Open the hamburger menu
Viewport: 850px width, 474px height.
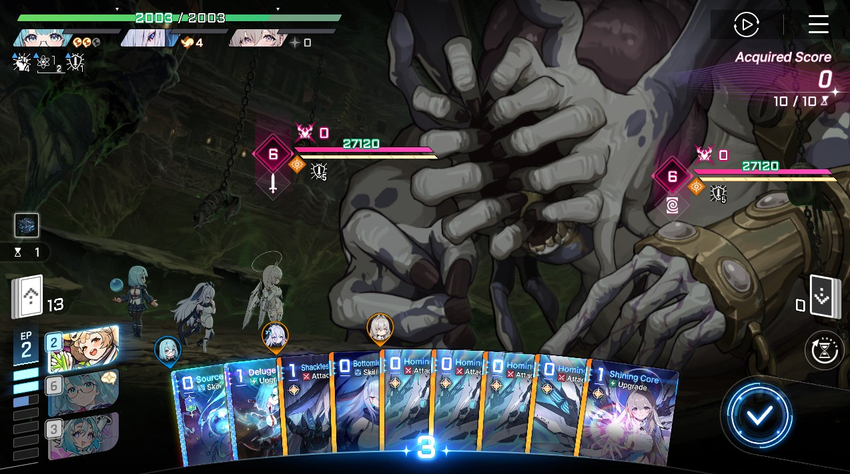pos(818,25)
